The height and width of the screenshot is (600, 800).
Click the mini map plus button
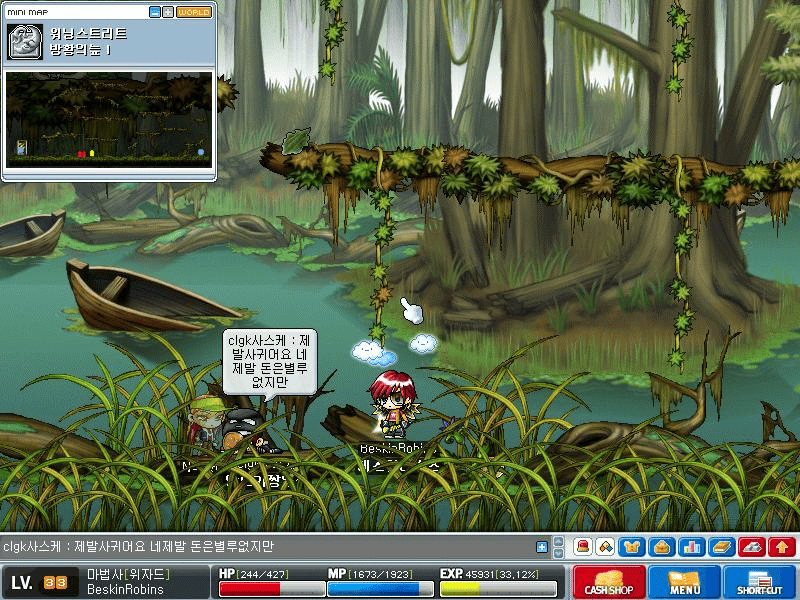coord(168,12)
